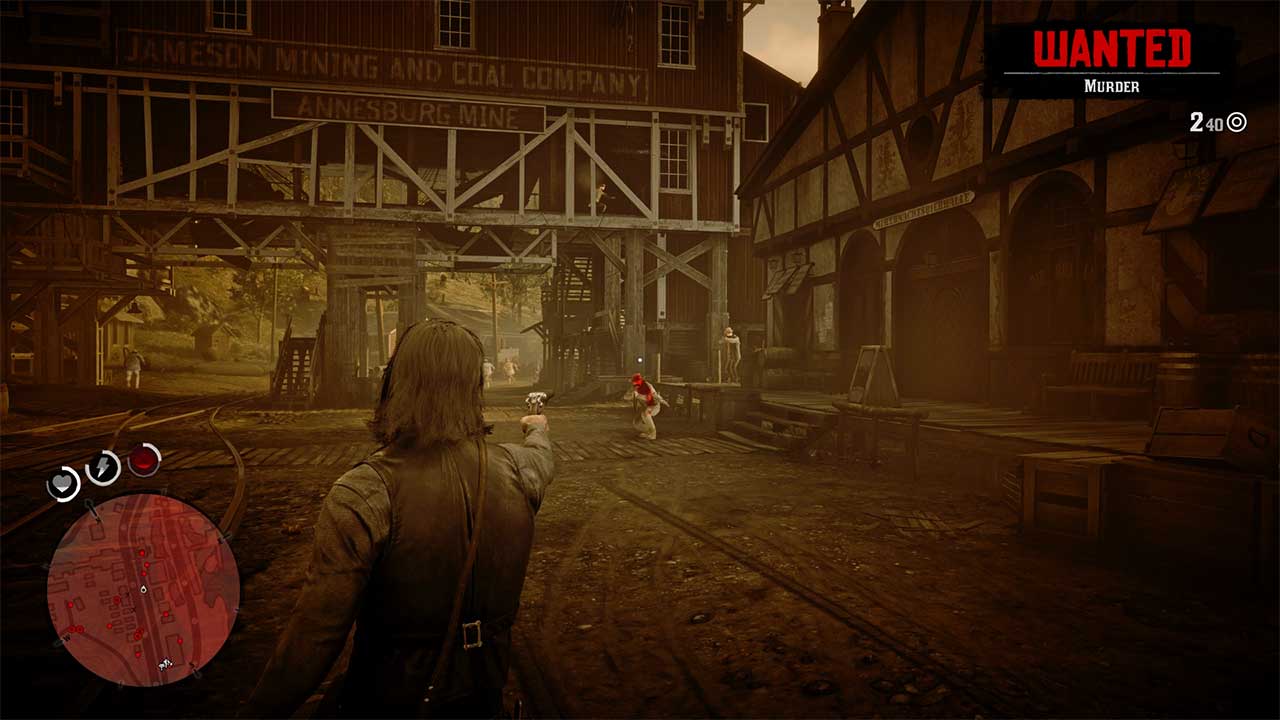Click the bounty target icon beside $2.40

[x=1235, y=122]
